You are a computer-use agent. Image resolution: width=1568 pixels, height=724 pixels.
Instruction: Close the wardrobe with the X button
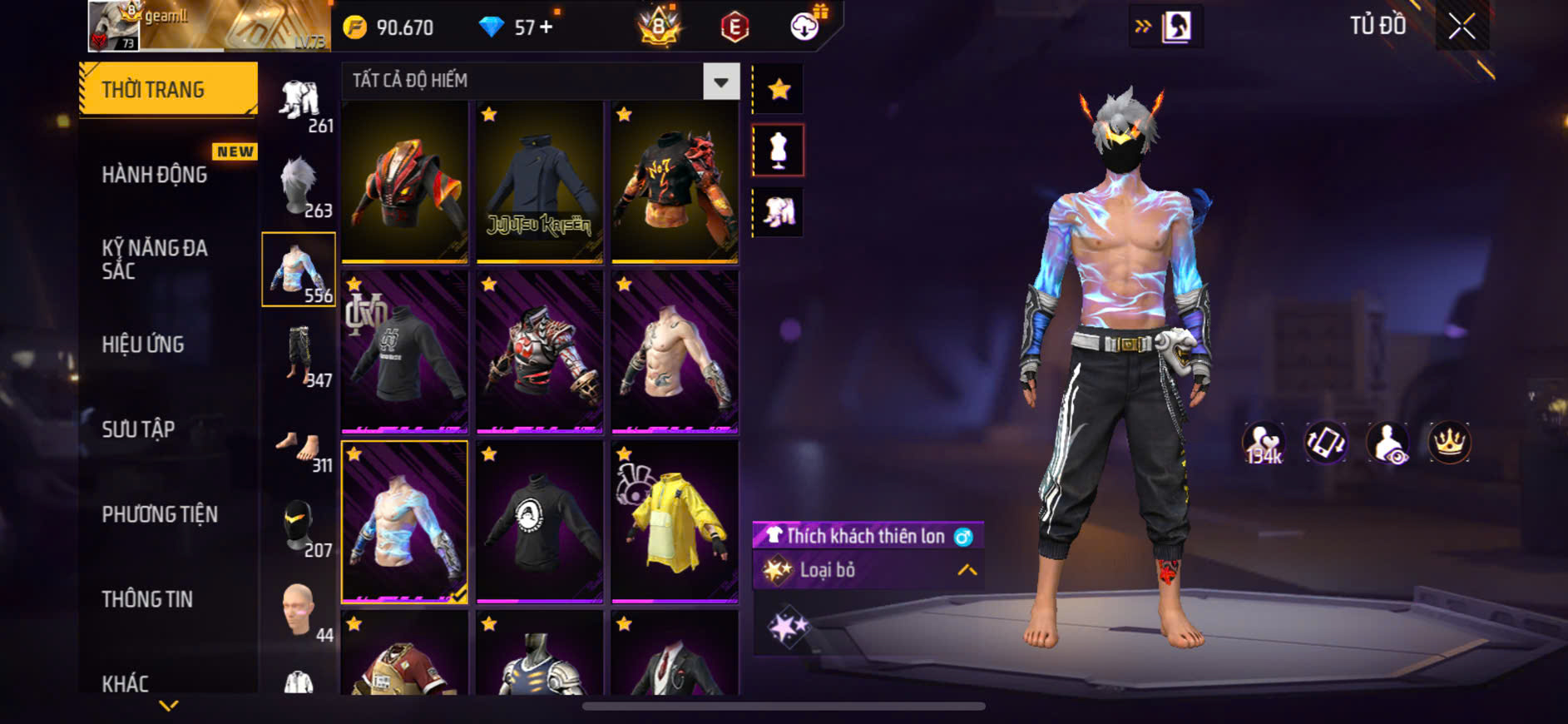point(1462,27)
